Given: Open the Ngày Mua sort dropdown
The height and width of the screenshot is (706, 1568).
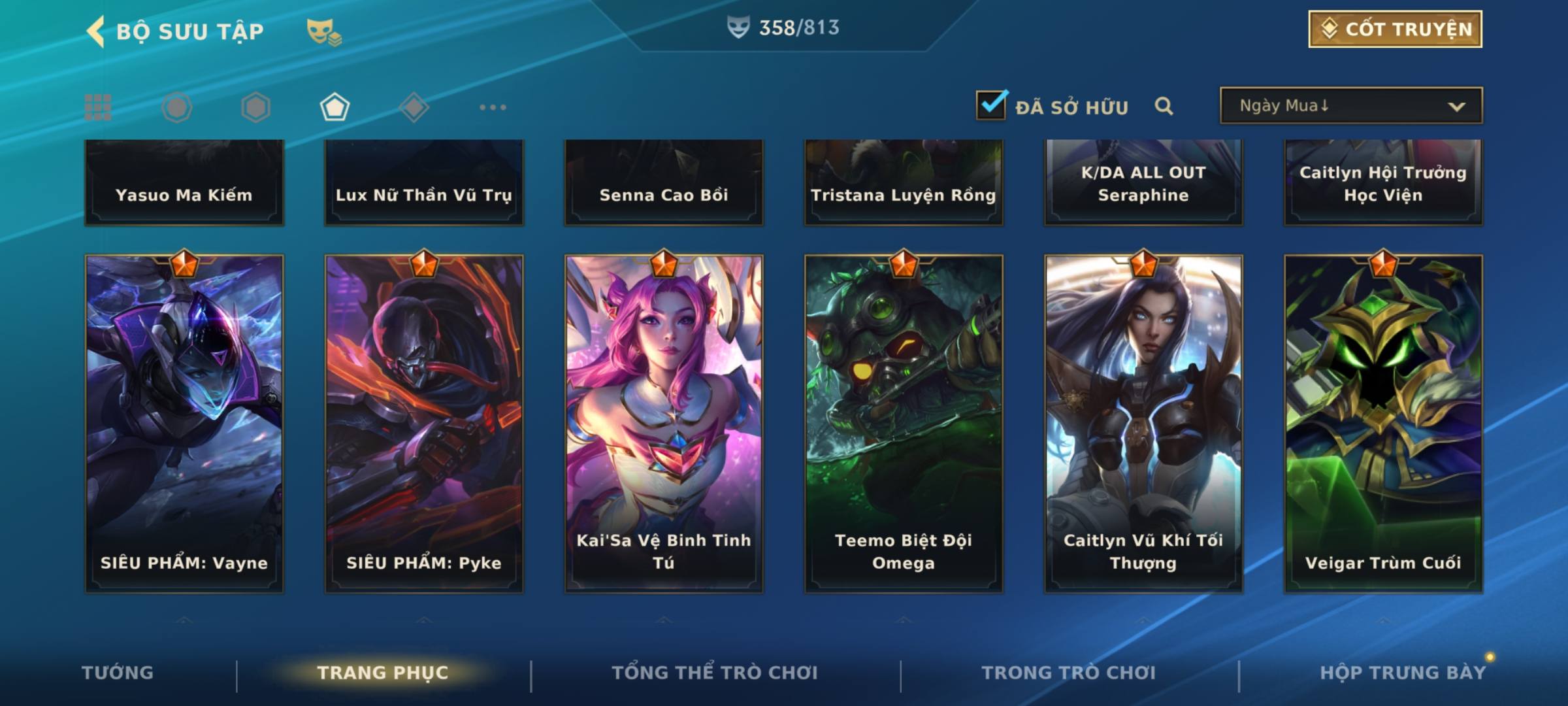Looking at the screenshot, I should coord(1350,106).
